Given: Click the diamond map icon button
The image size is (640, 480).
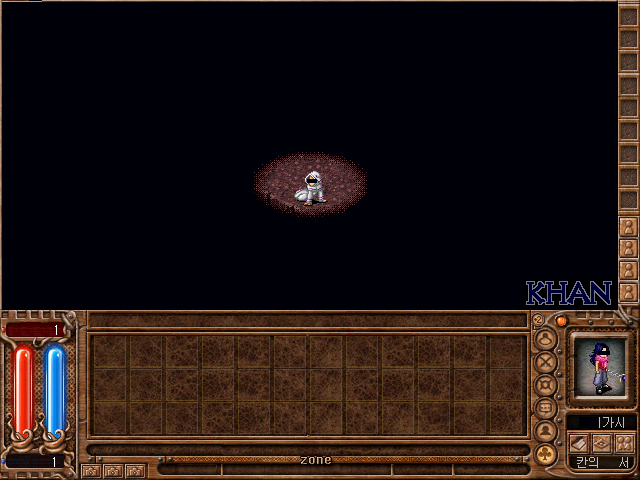Looking at the screenshot, I should 601,442.
